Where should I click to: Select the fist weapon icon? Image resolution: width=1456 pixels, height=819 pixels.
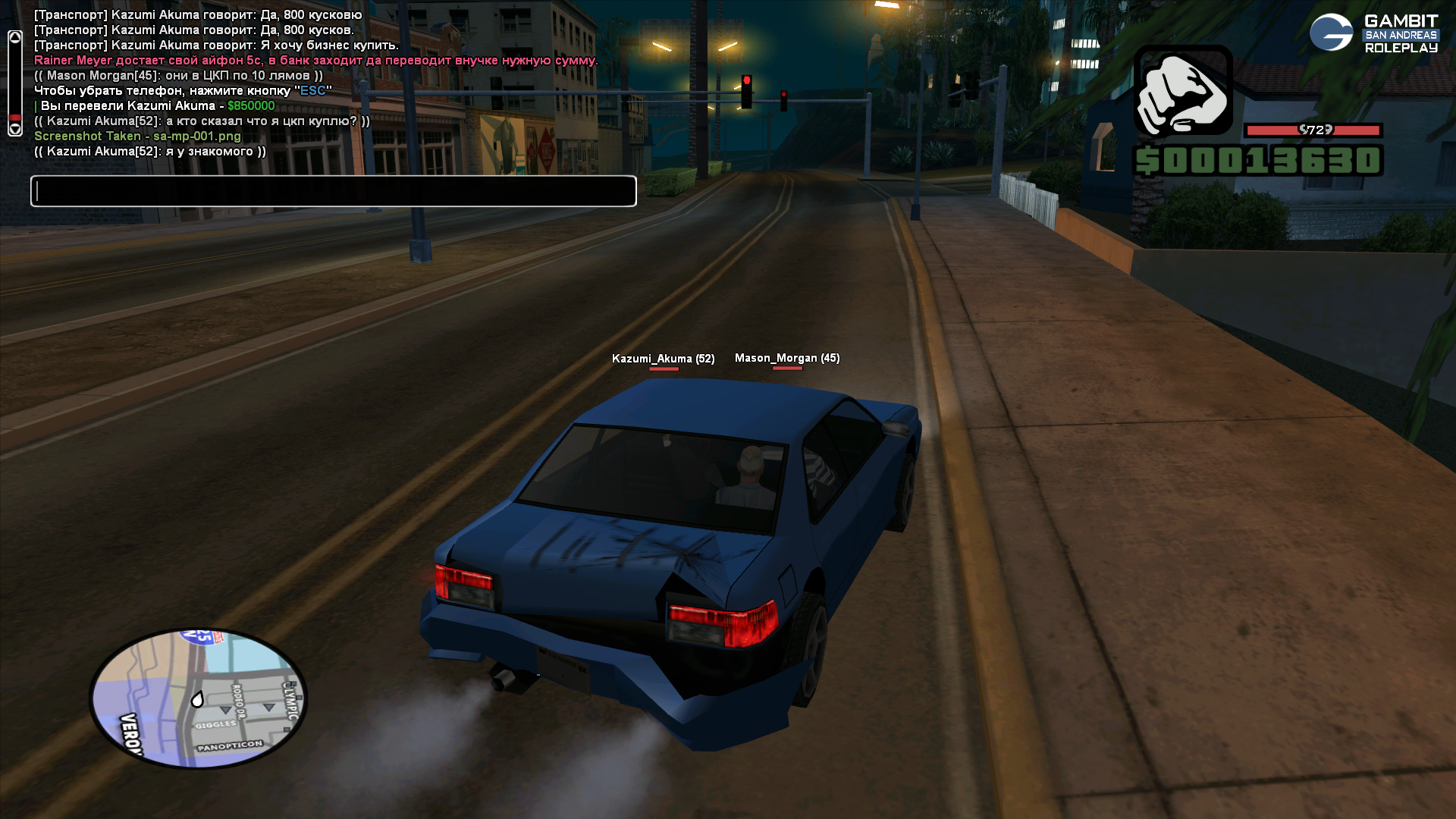coord(1183,92)
